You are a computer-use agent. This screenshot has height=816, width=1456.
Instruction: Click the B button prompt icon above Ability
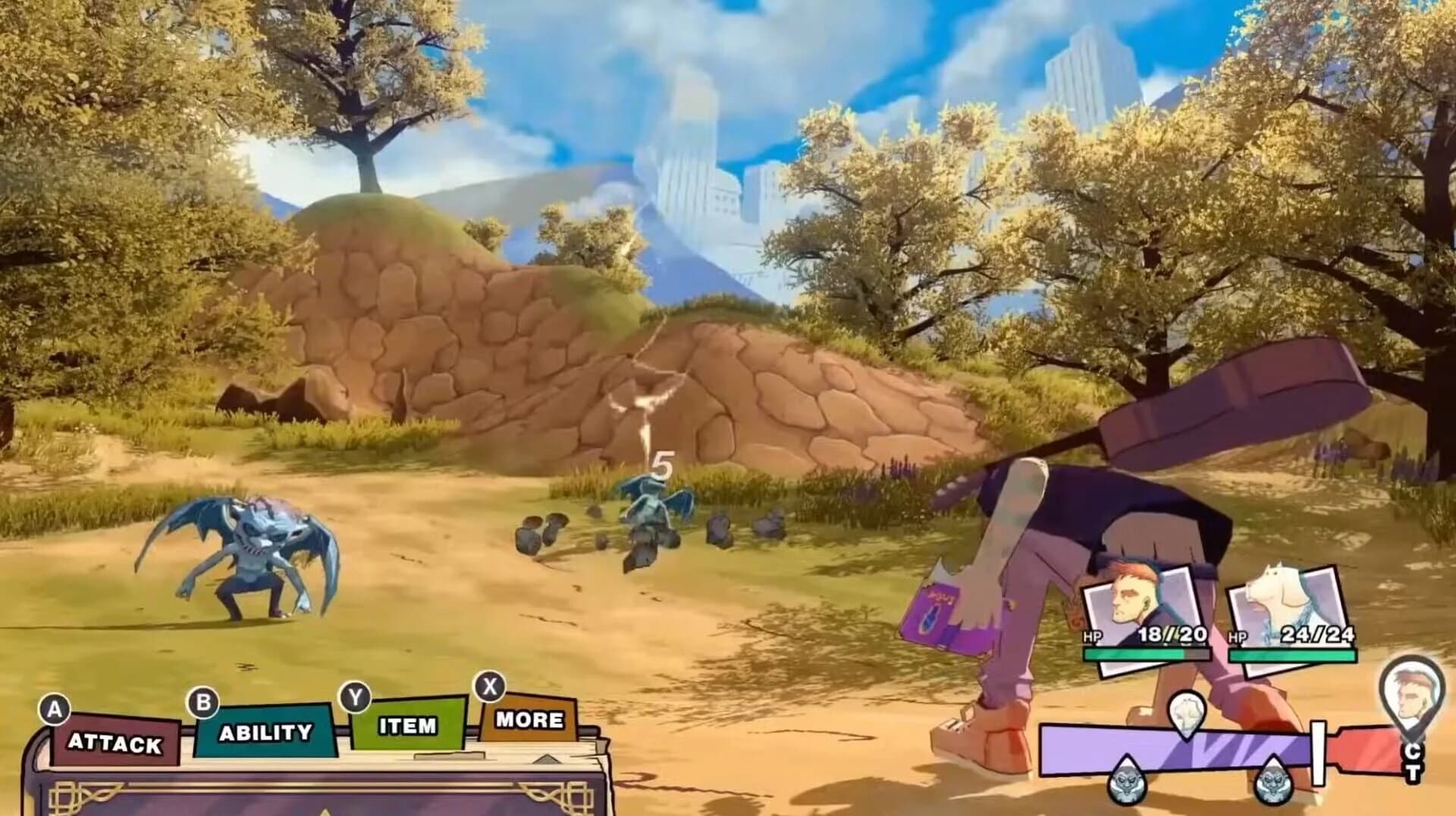click(x=202, y=704)
